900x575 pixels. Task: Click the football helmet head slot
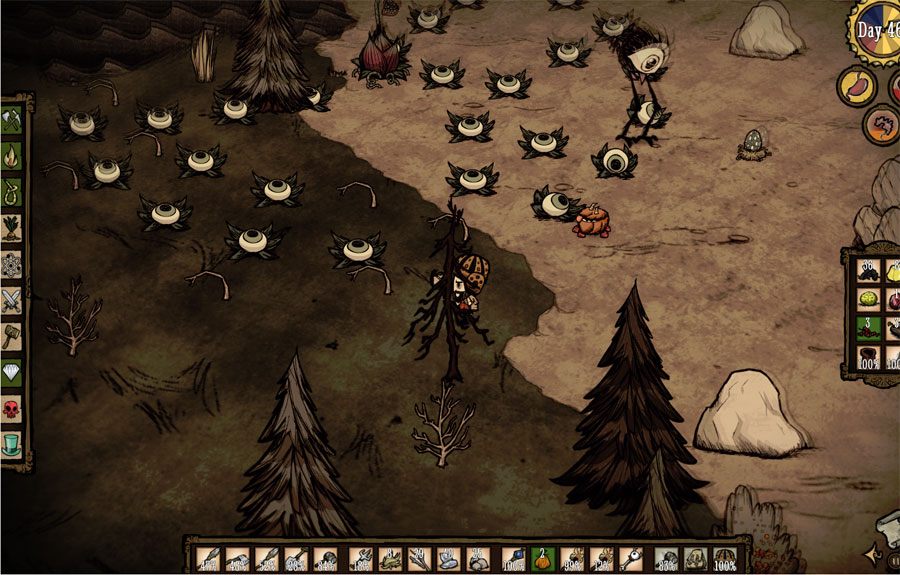point(725,559)
